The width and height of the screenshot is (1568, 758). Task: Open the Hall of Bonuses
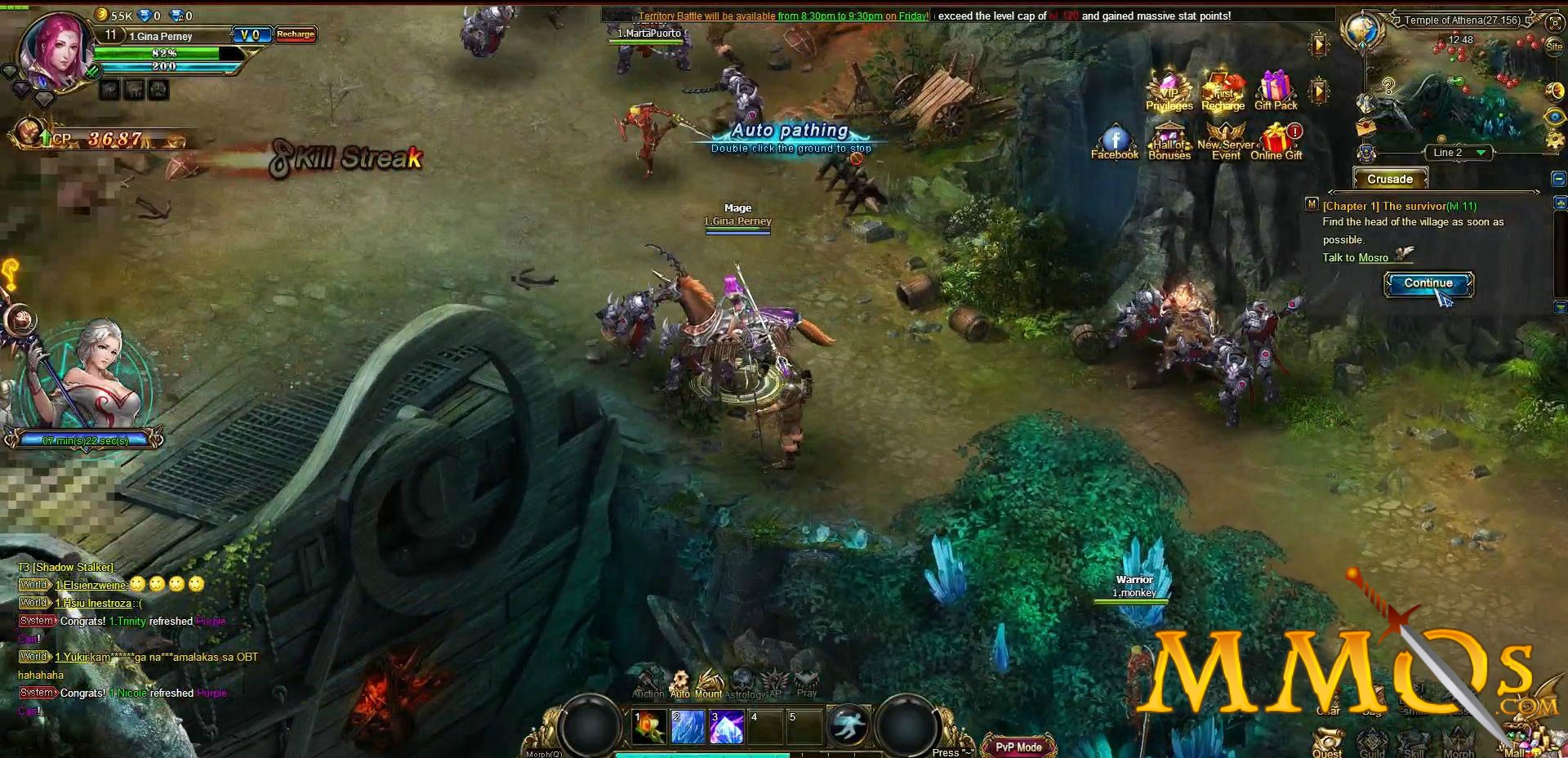pos(1169,141)
